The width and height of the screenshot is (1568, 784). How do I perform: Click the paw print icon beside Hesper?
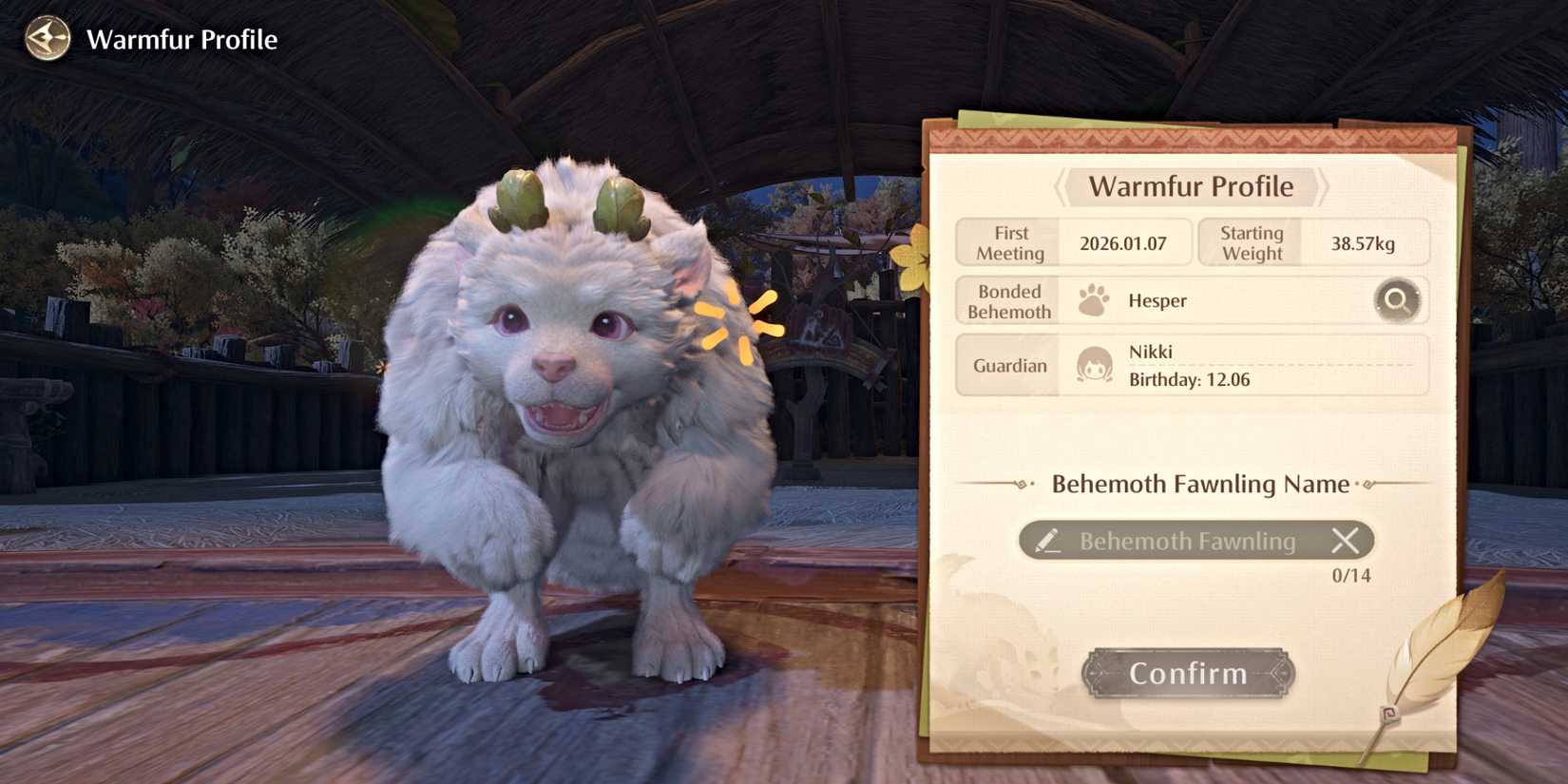pos(1095,298)
